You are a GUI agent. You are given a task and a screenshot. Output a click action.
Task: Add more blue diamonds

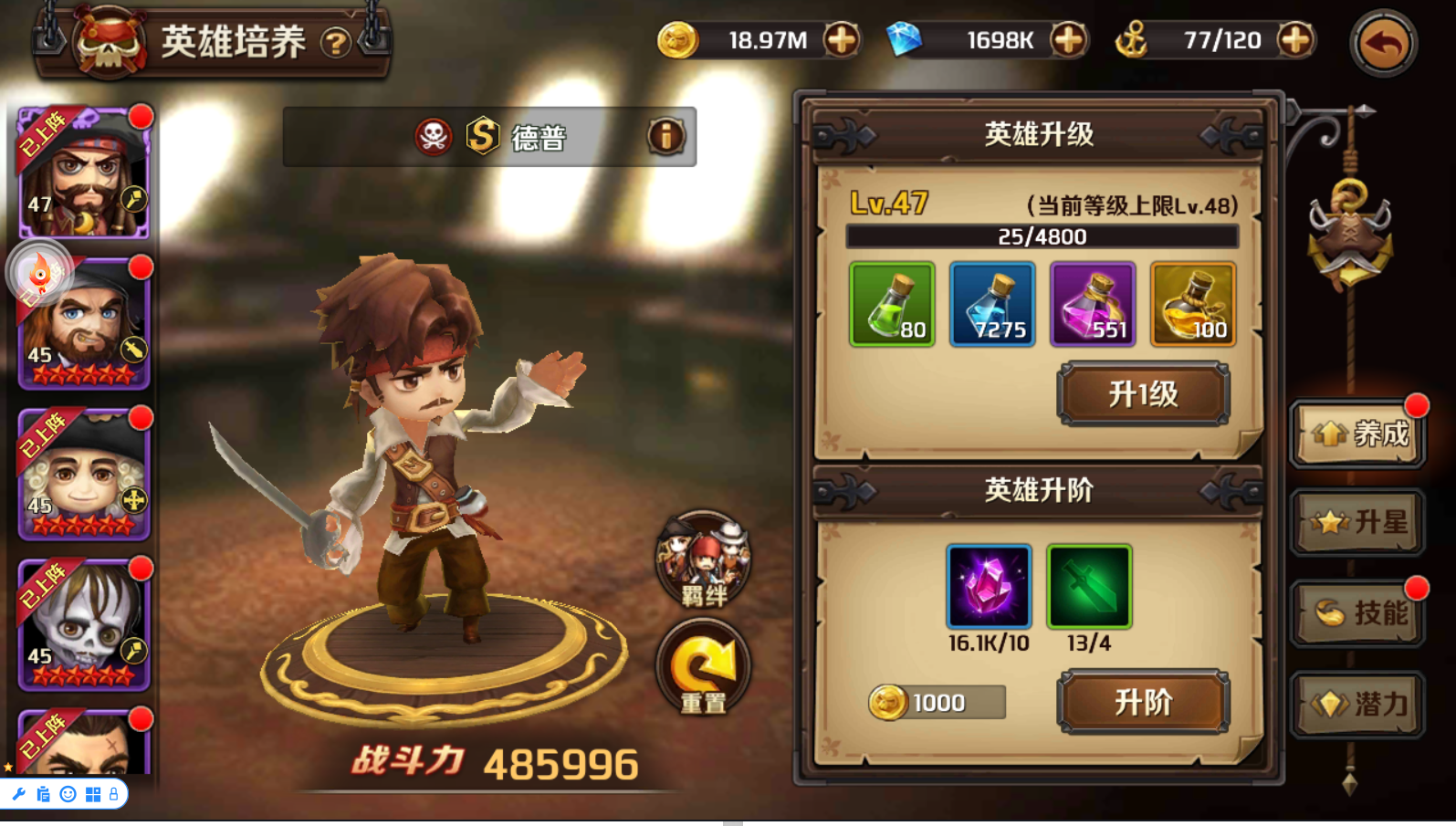pos(1068,40)
